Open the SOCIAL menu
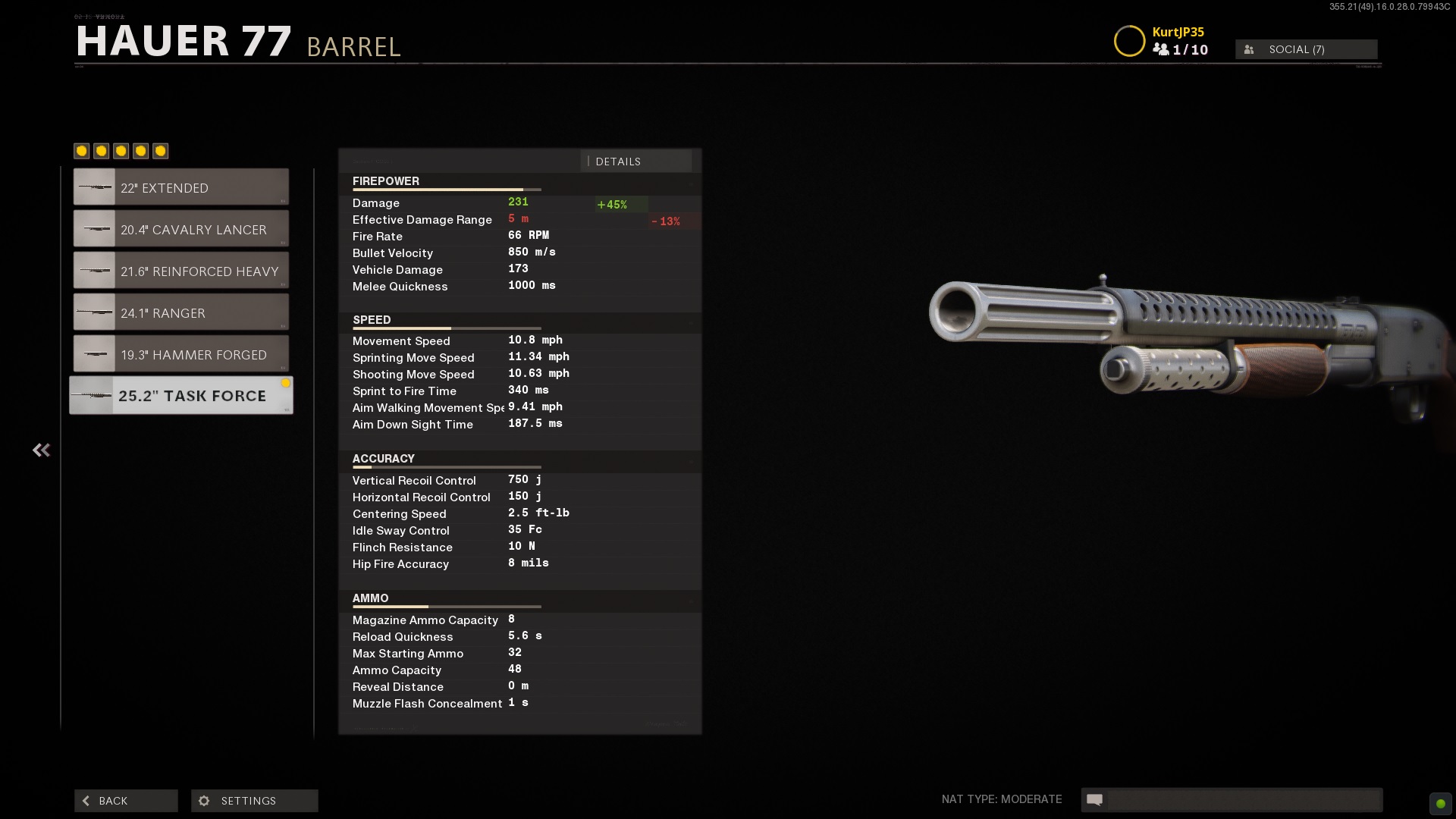The image size is (1456, 819). point(1306,49)
